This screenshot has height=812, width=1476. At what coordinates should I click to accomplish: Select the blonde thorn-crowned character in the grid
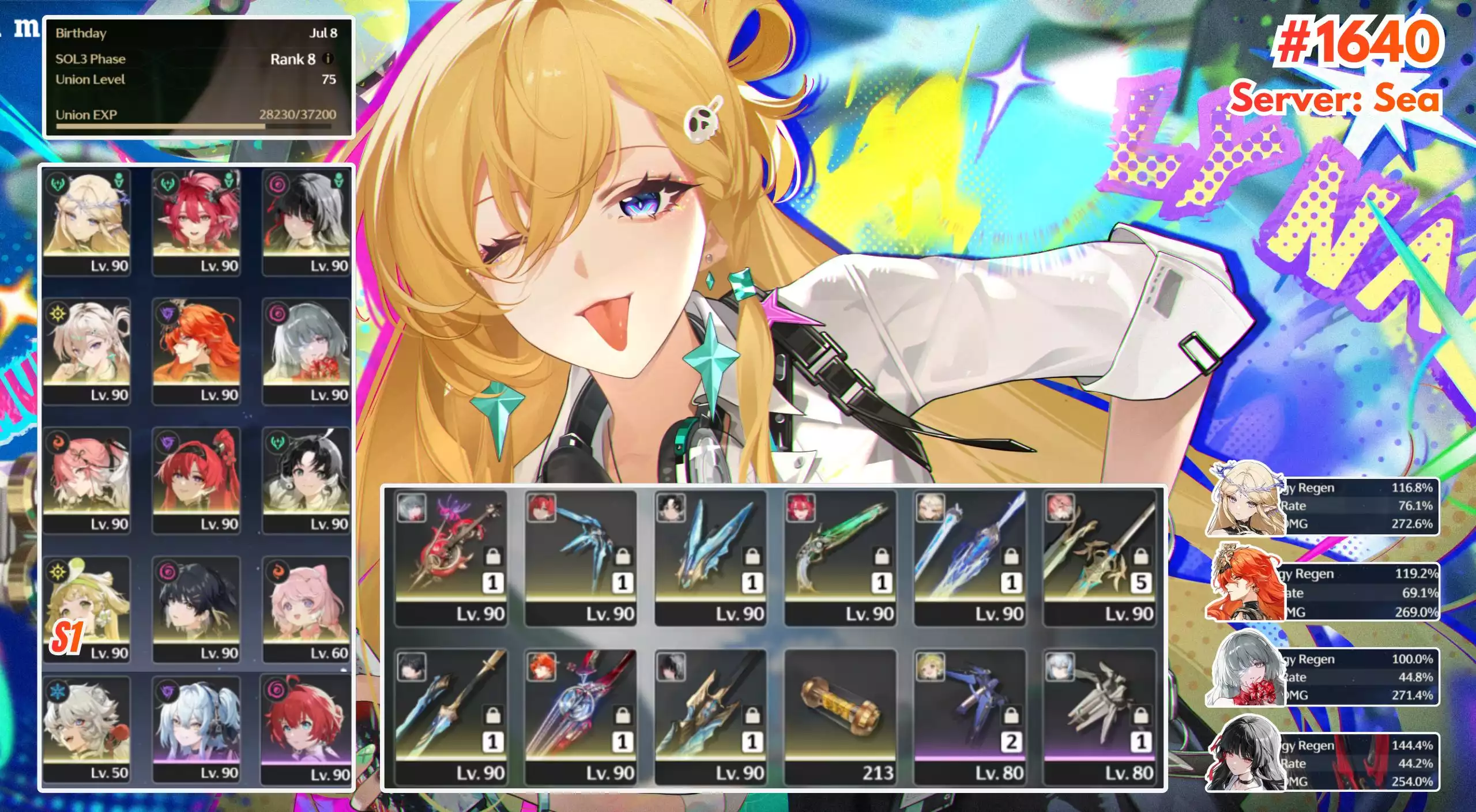click(86, 222)
